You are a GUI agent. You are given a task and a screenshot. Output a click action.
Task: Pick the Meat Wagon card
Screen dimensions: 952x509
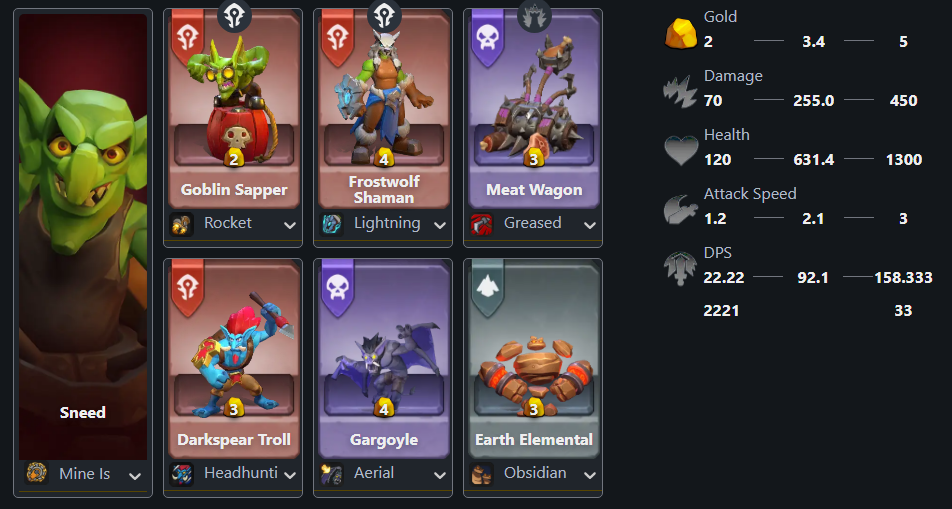pos(533,110)
